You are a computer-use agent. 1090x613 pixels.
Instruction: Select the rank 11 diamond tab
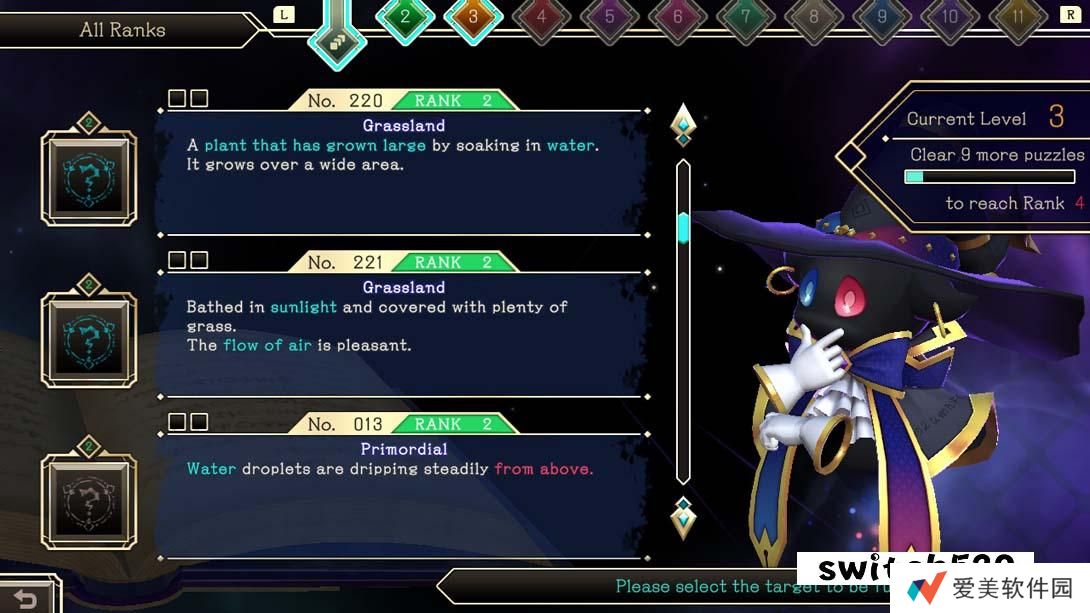(1018, 16)
